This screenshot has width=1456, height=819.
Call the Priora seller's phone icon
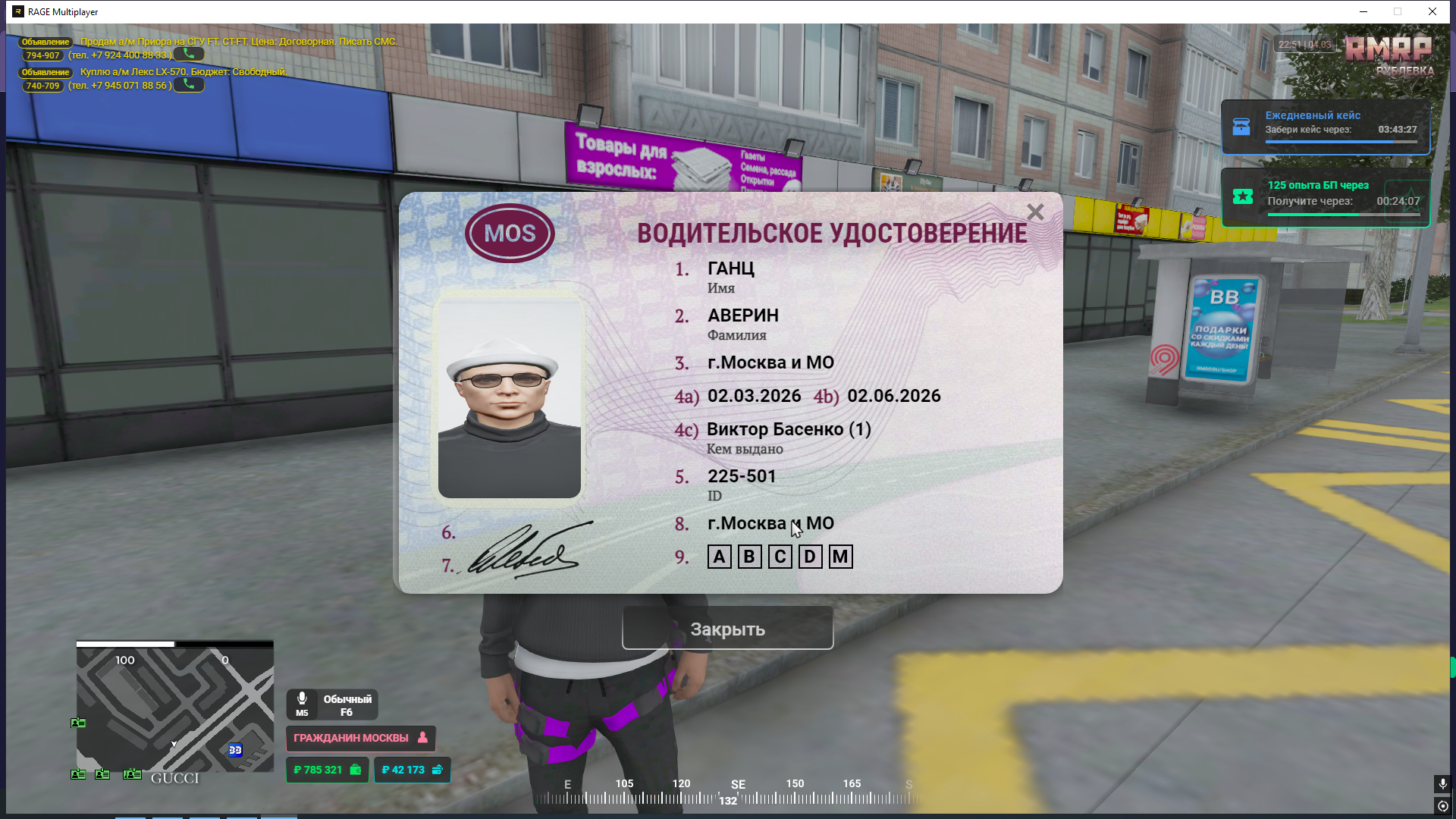[x=189, y=55]
